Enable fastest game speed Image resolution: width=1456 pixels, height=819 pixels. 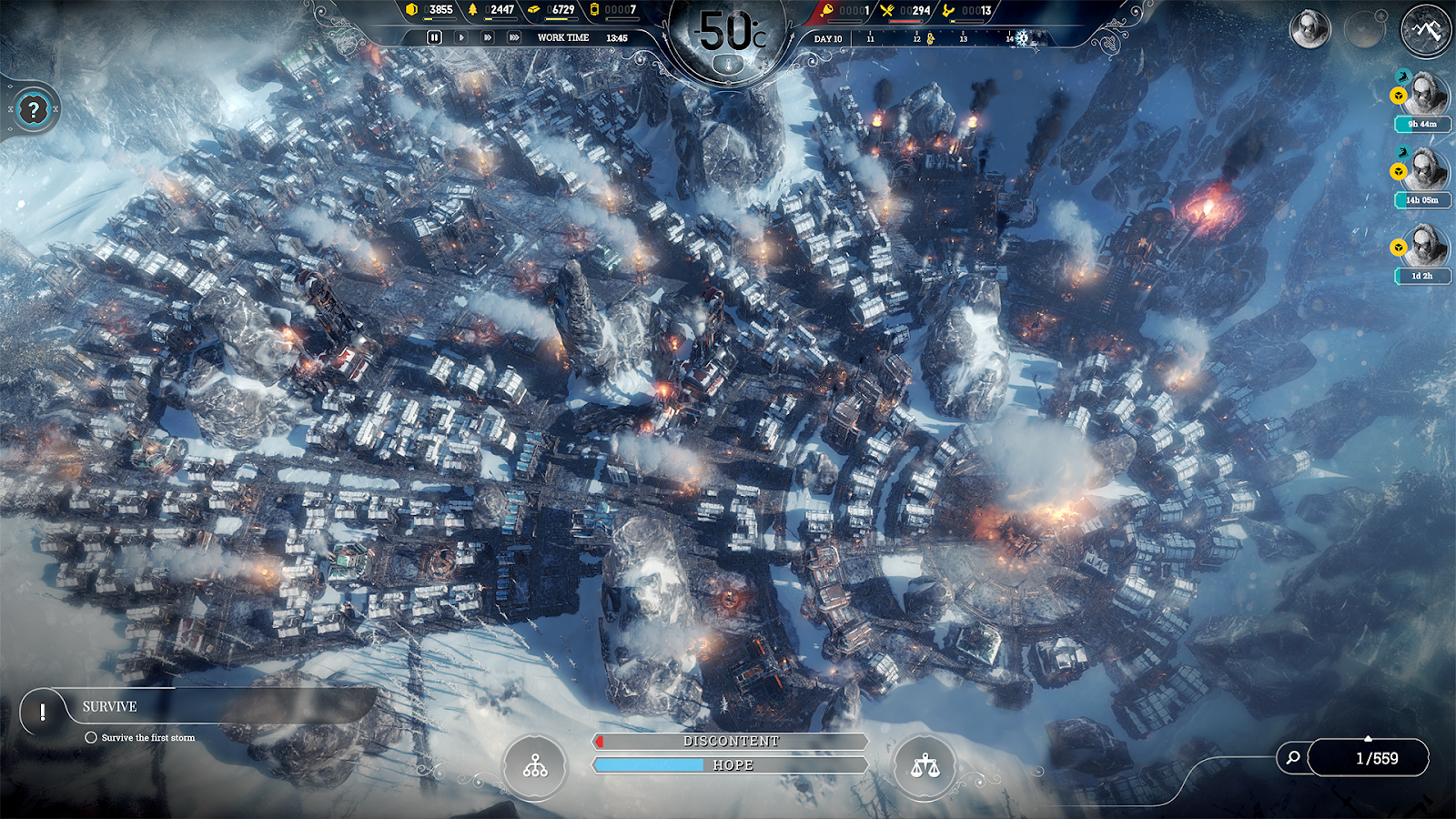tap(515, 38)
